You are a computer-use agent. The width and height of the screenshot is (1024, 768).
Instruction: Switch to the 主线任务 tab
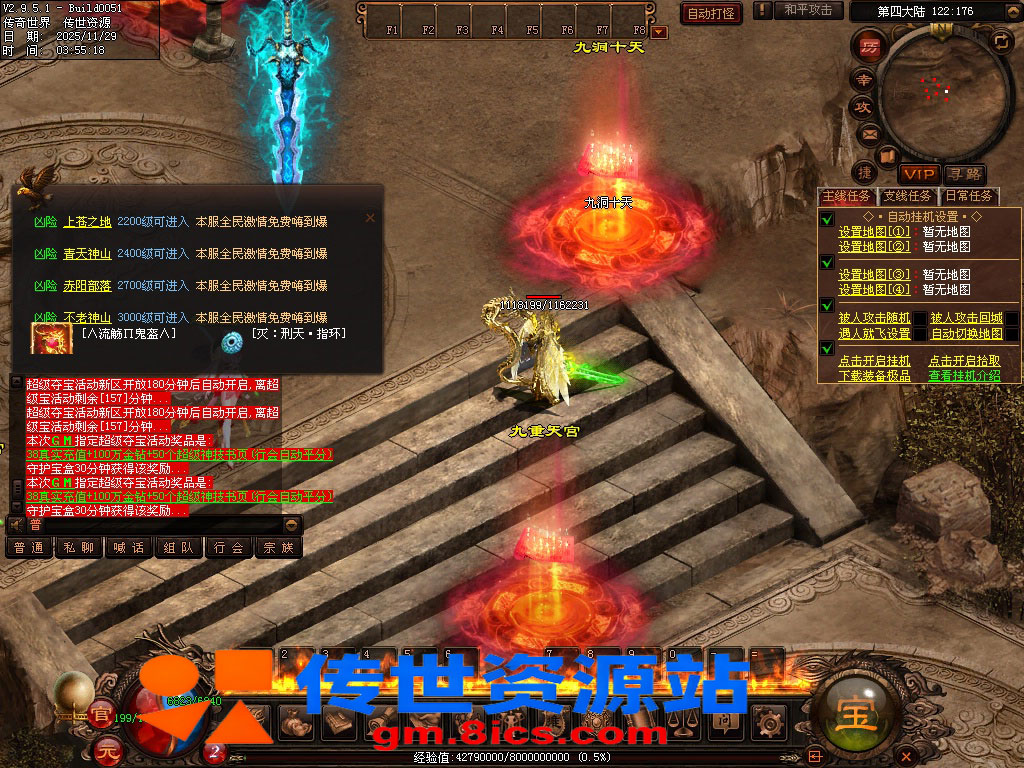(x=846, y=196)
